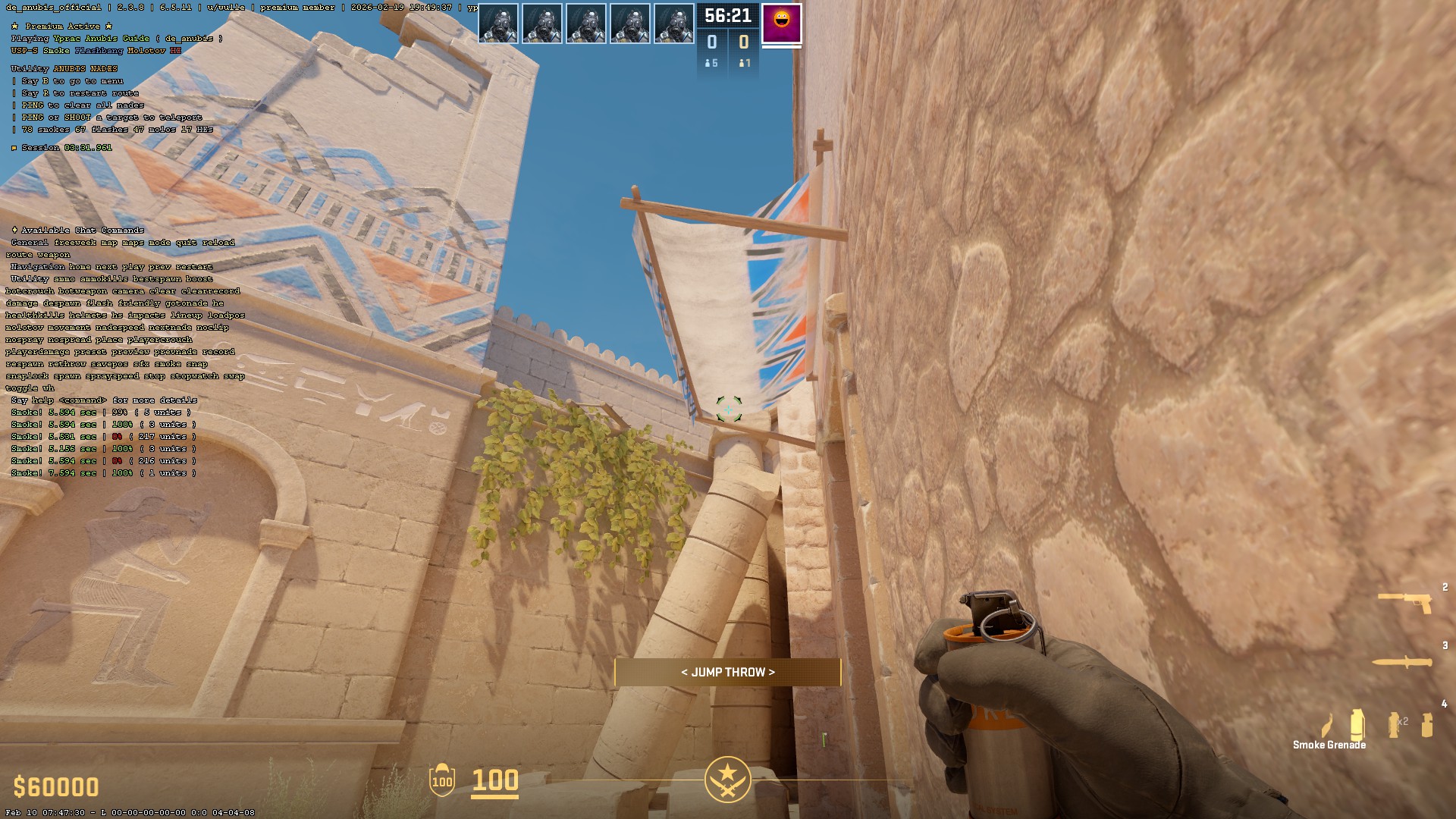Toggle the Molotov nade type in the guide header
Viewport: 1456px width, 819px height.
click(146, 52)
